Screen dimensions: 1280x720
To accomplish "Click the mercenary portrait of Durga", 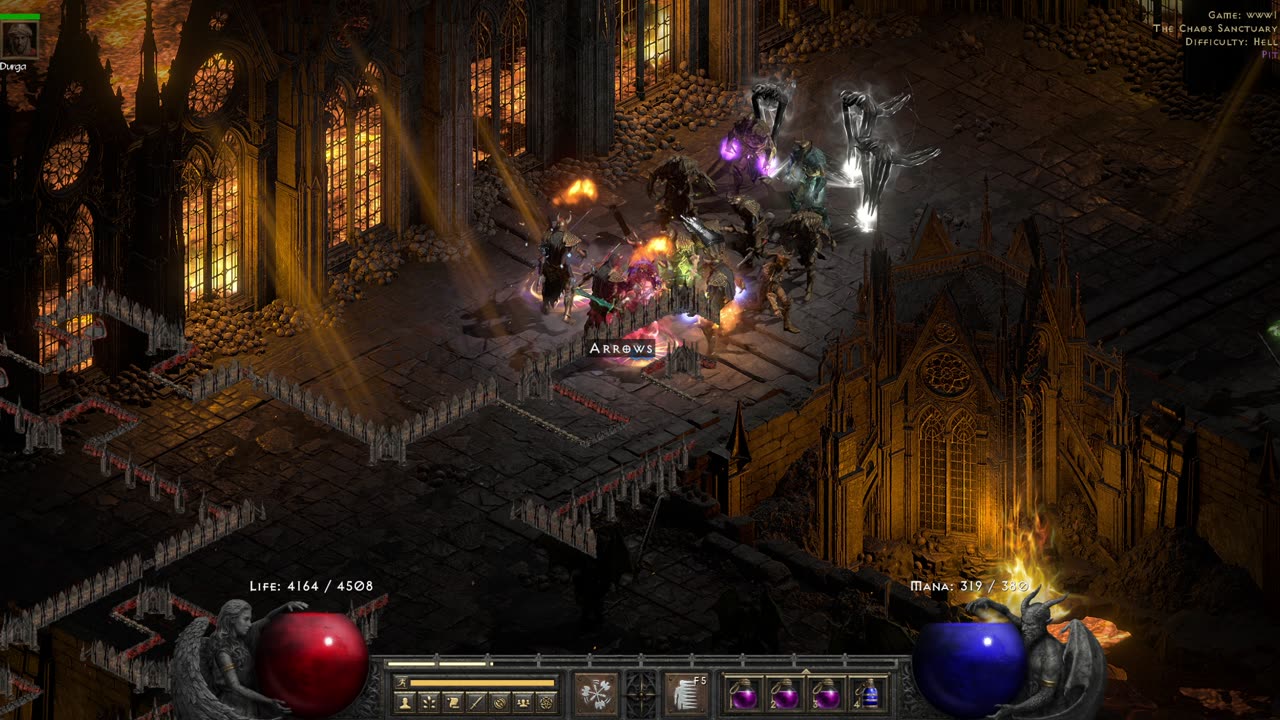I will [x=20, y=39].
